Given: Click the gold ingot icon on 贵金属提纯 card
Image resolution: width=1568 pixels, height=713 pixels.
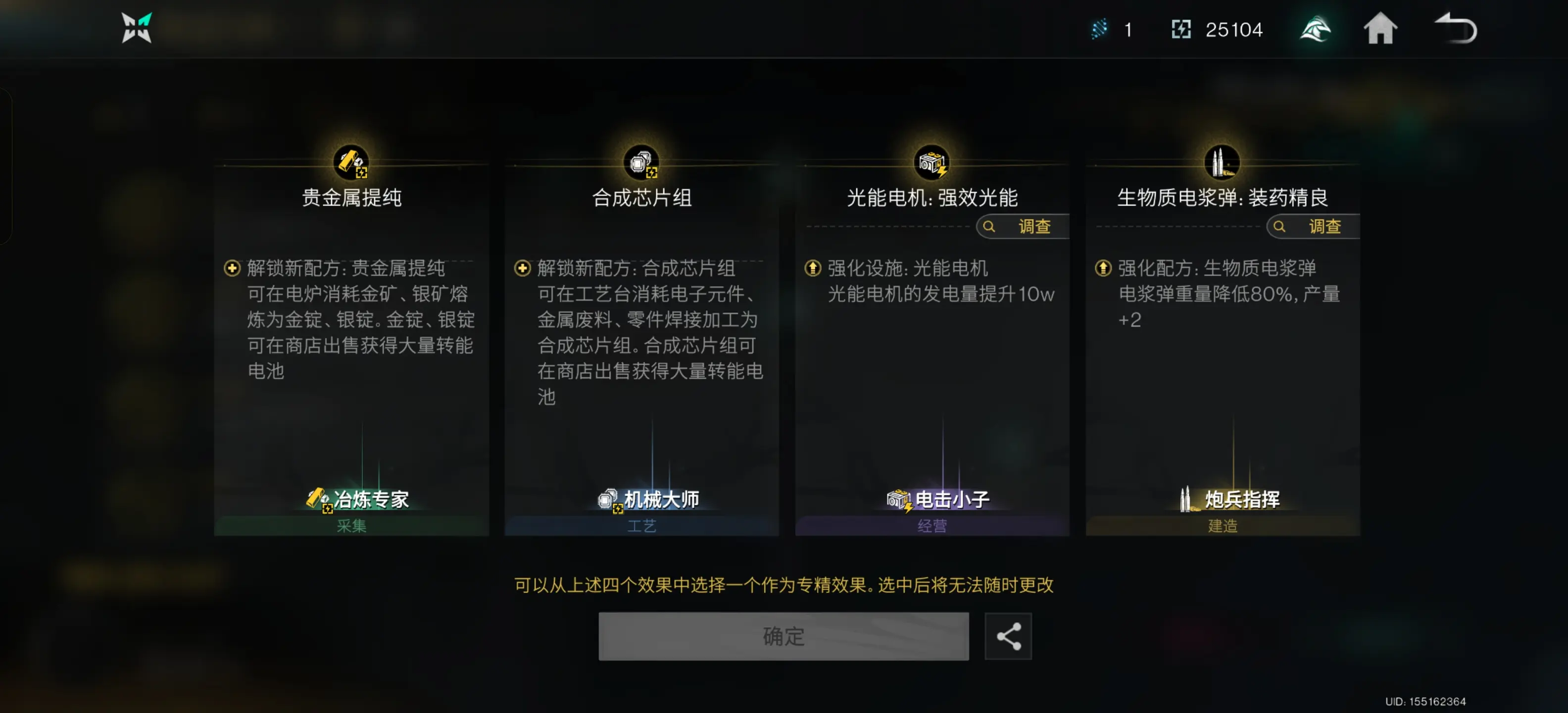Looking at the screenshot, I should (x=350, y=161).
